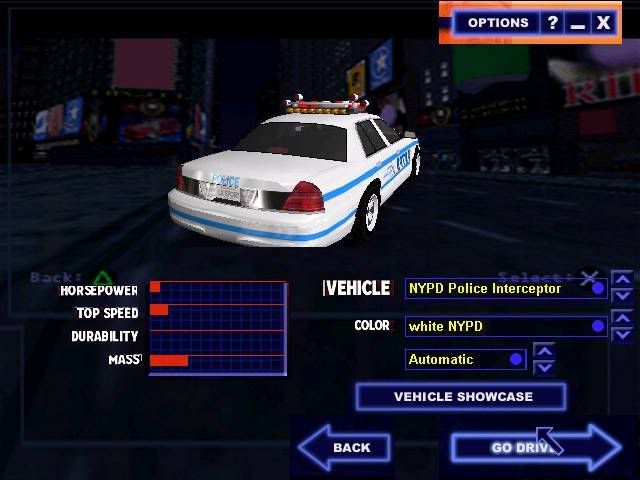The height and width of the screenshot is (480, 640).
Task: Open the NYPD Police Interceptor vehicle dropdown
Action: [505, 288]
